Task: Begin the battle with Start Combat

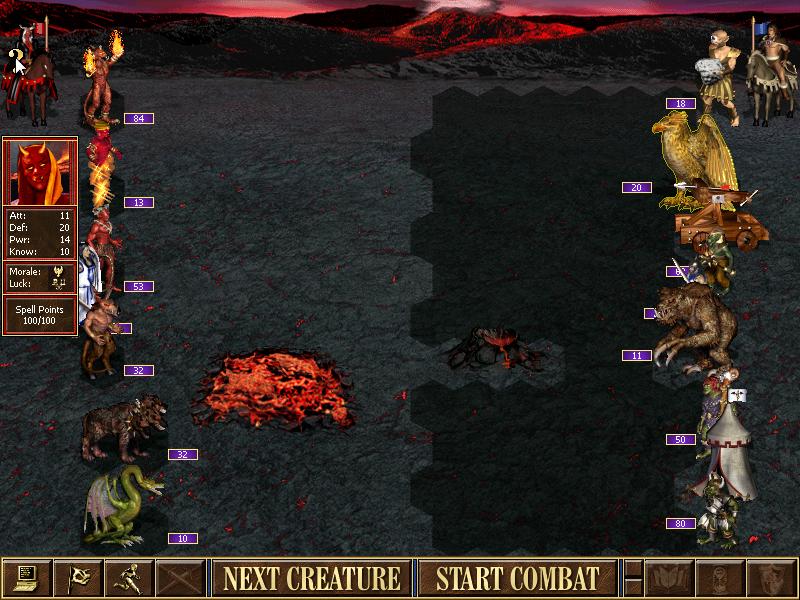Action: tap(516, 578)
